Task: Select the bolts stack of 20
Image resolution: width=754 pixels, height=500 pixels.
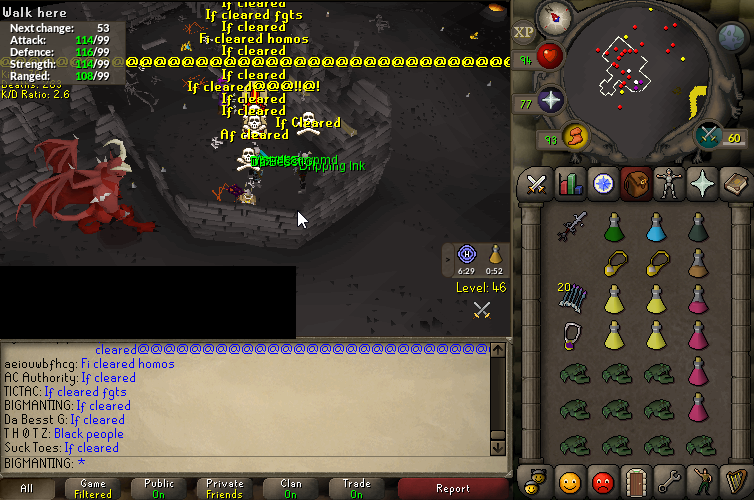Action: pos(573,298)
